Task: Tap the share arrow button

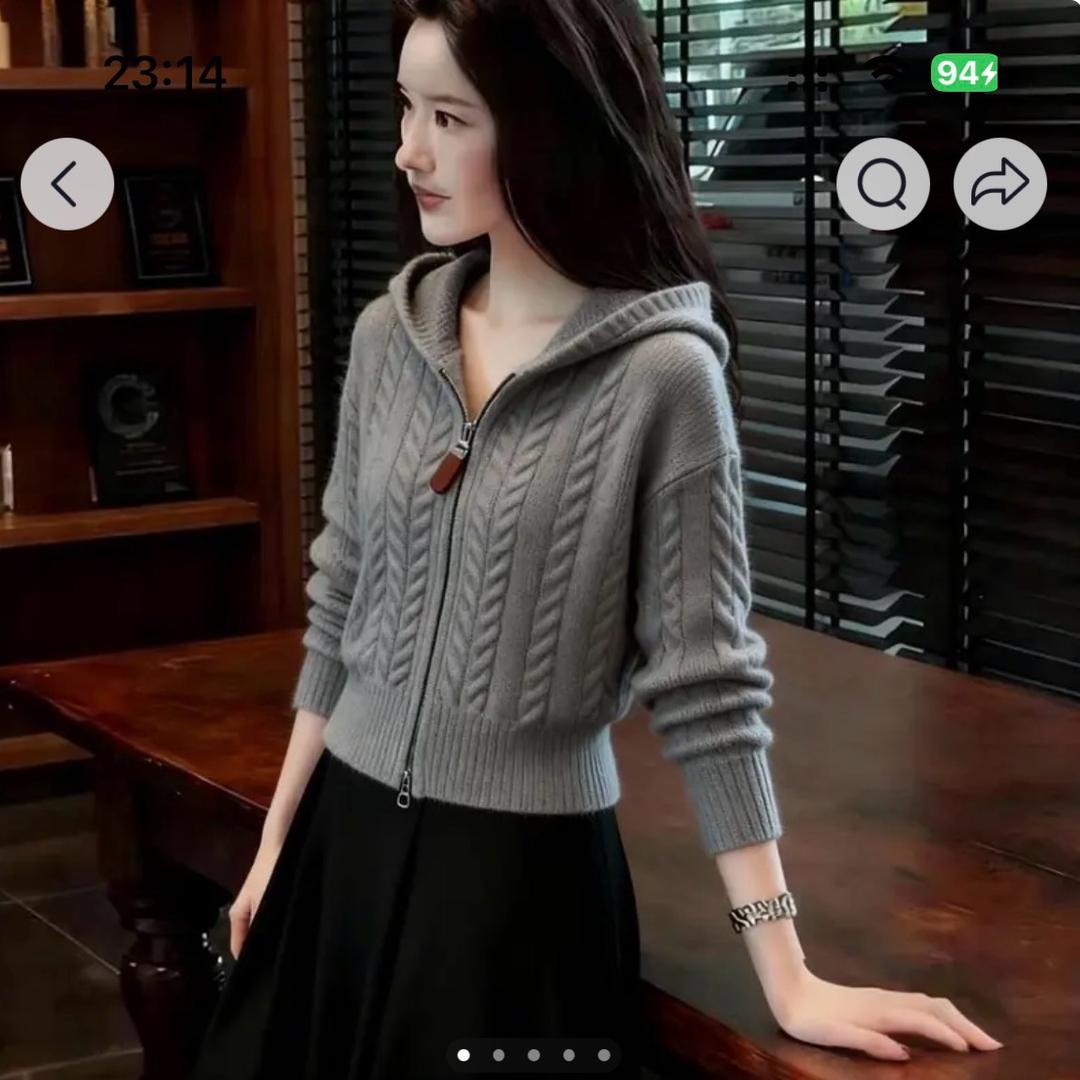Action: [999, 184]
